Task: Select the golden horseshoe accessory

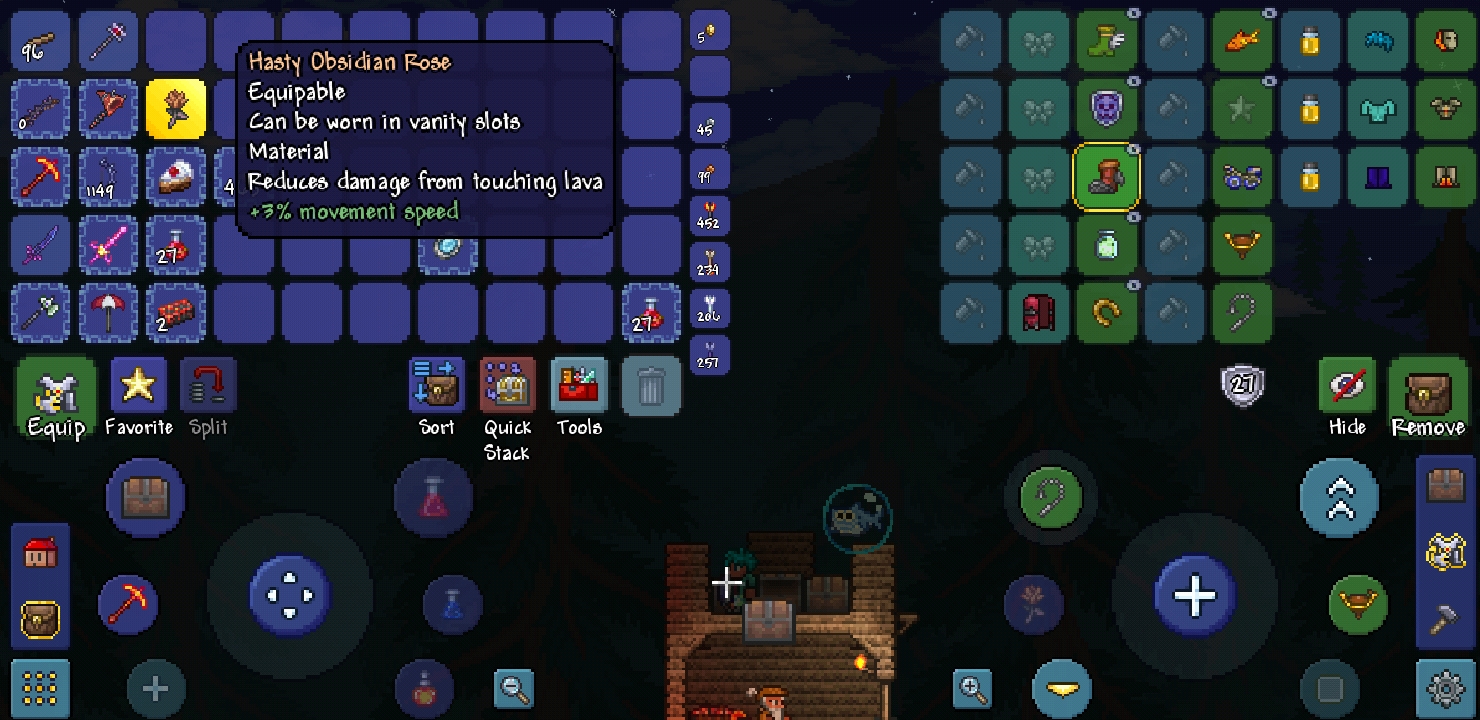Action: point(1107,312)
